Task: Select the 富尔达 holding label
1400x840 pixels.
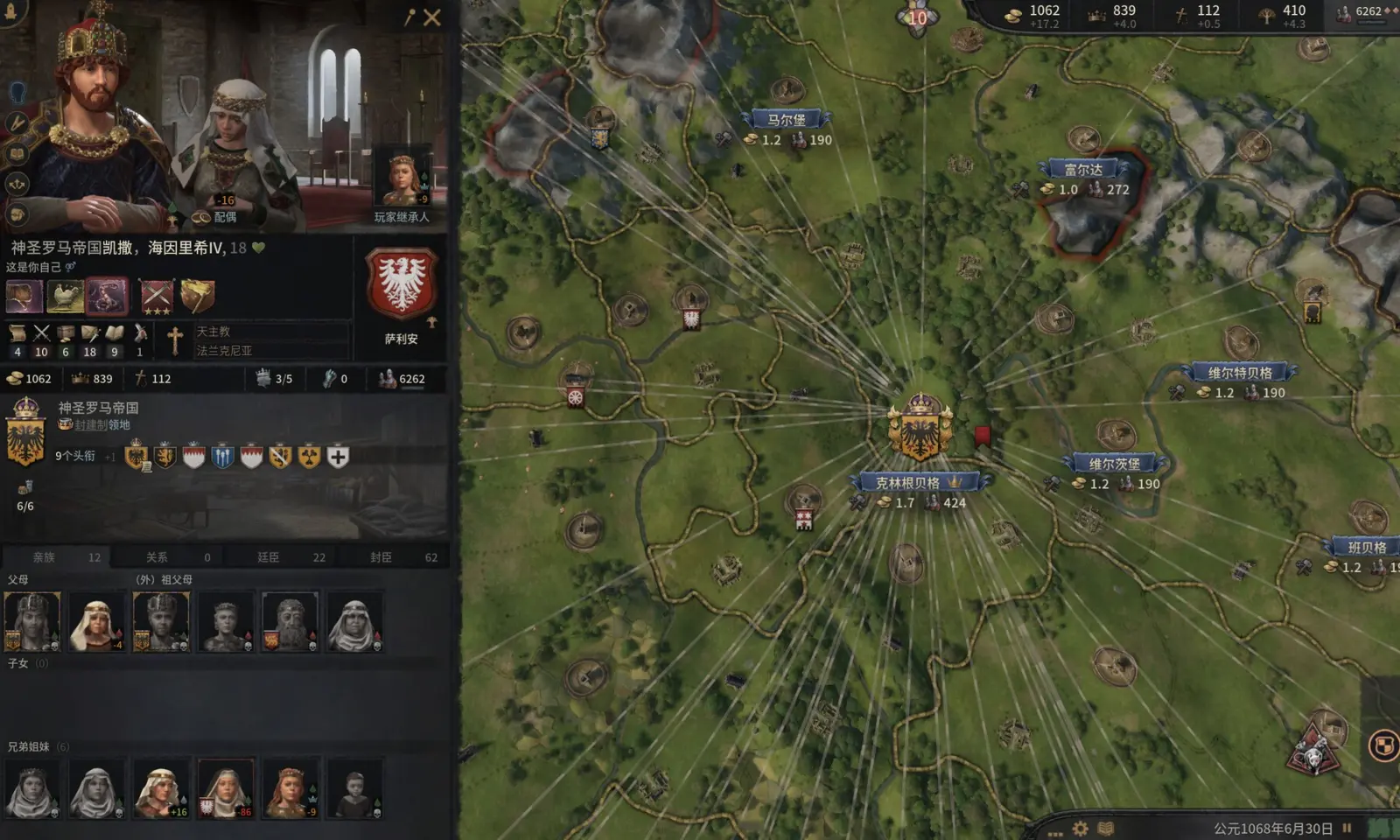Action: tap(1083, 170)
